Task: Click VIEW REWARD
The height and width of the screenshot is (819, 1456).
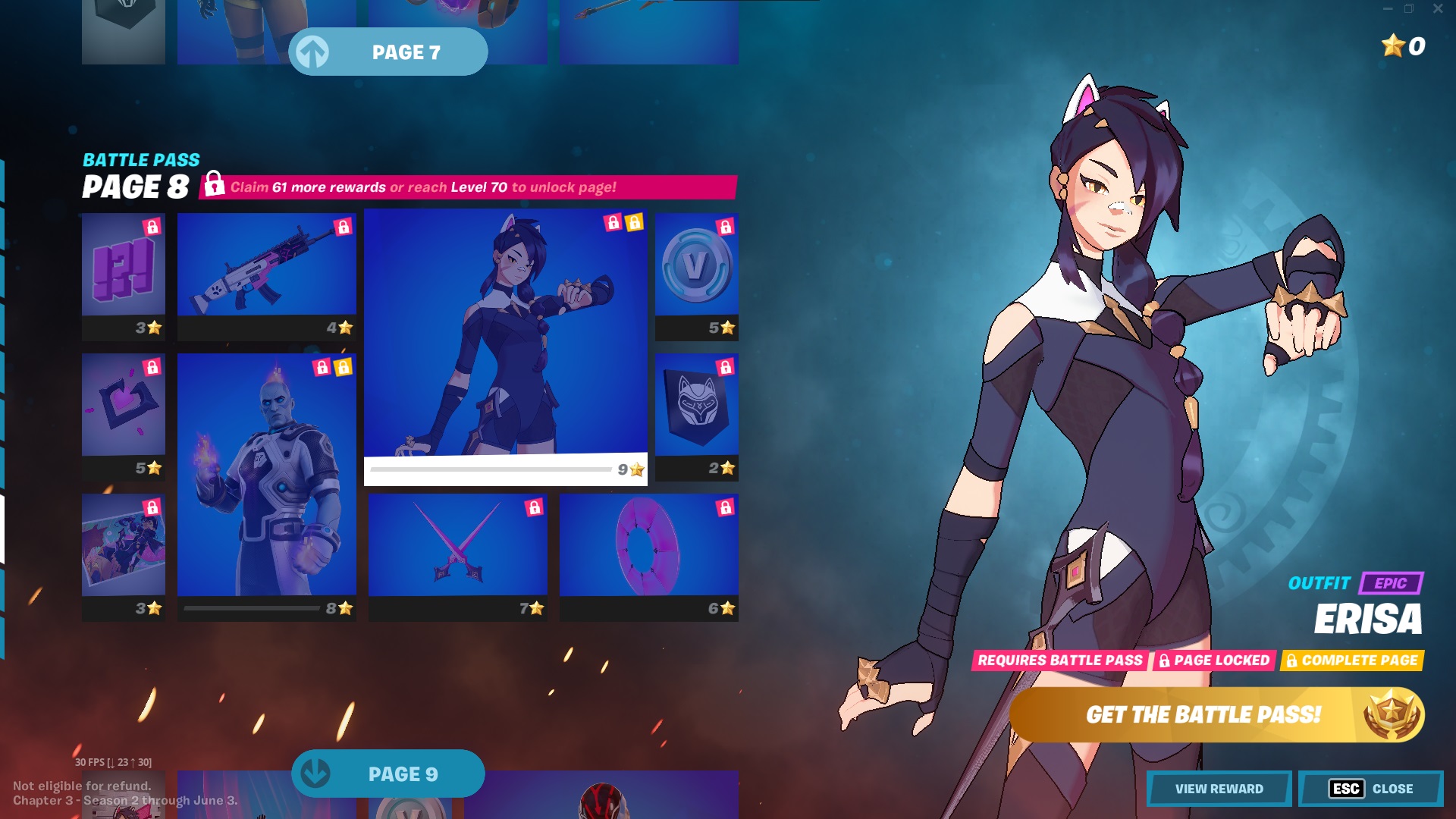Action: [1219, 789]
